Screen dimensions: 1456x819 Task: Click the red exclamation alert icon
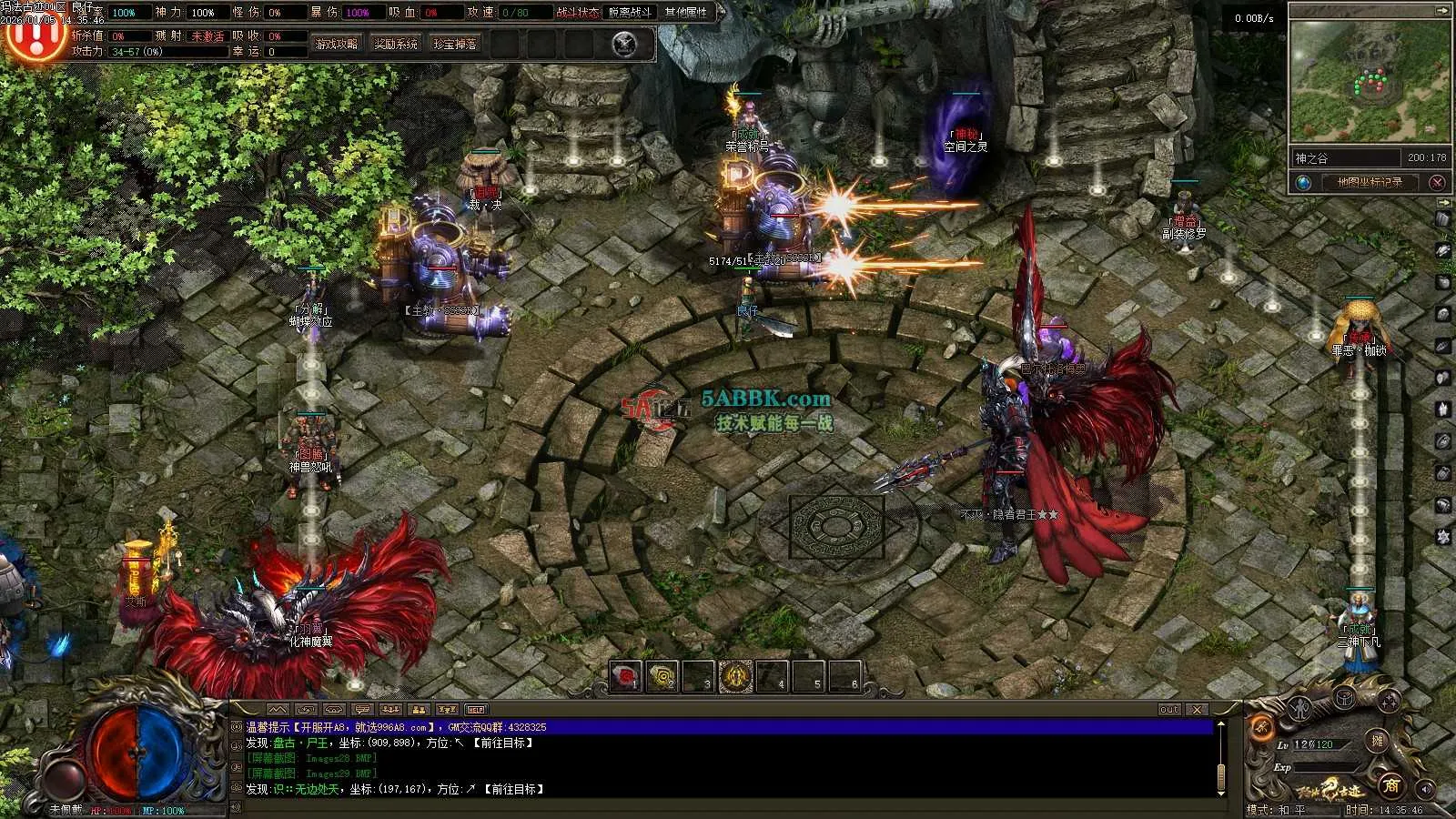pyautogui.click(x=35, y=36)
